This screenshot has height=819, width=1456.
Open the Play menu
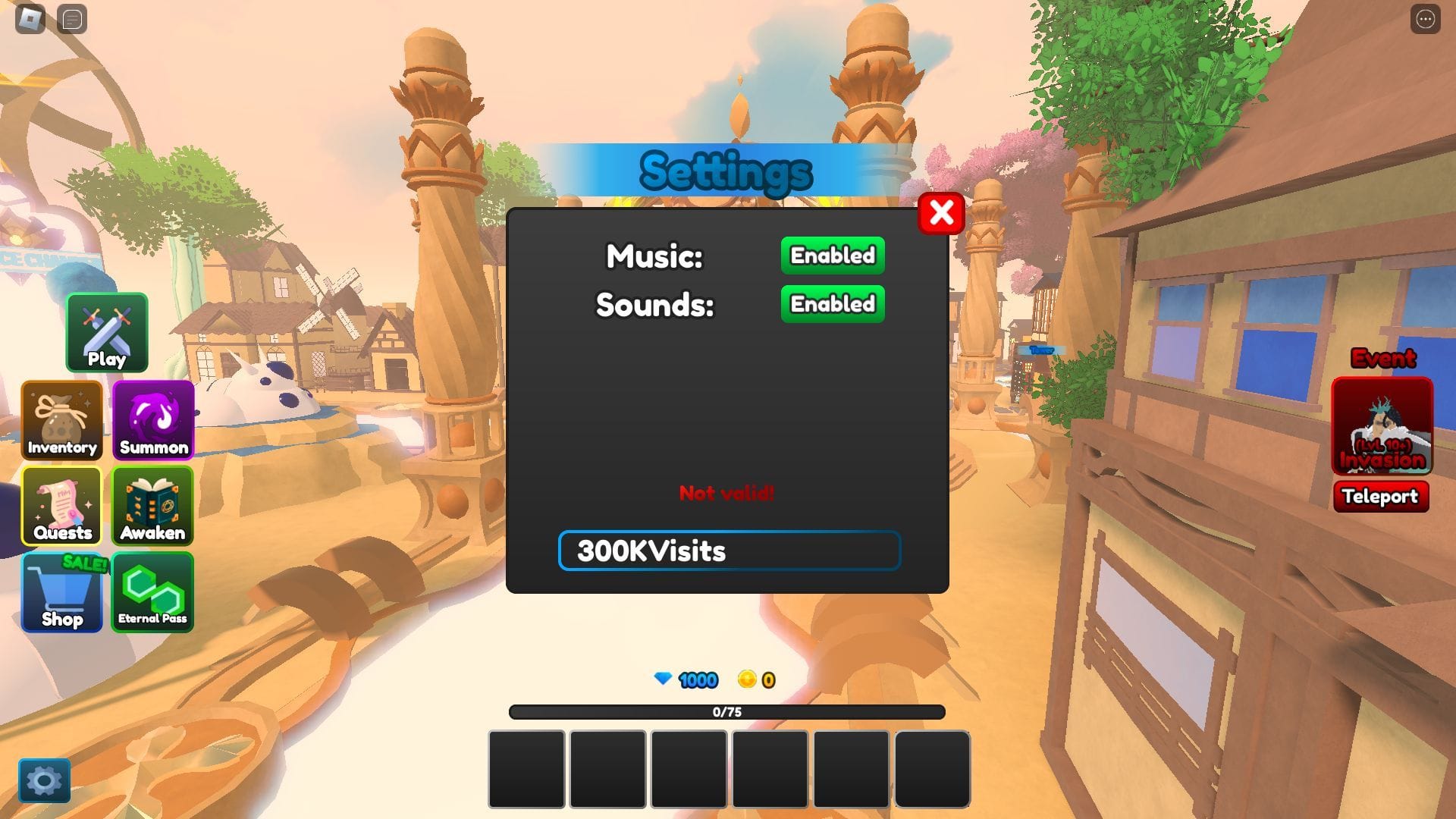107,333
